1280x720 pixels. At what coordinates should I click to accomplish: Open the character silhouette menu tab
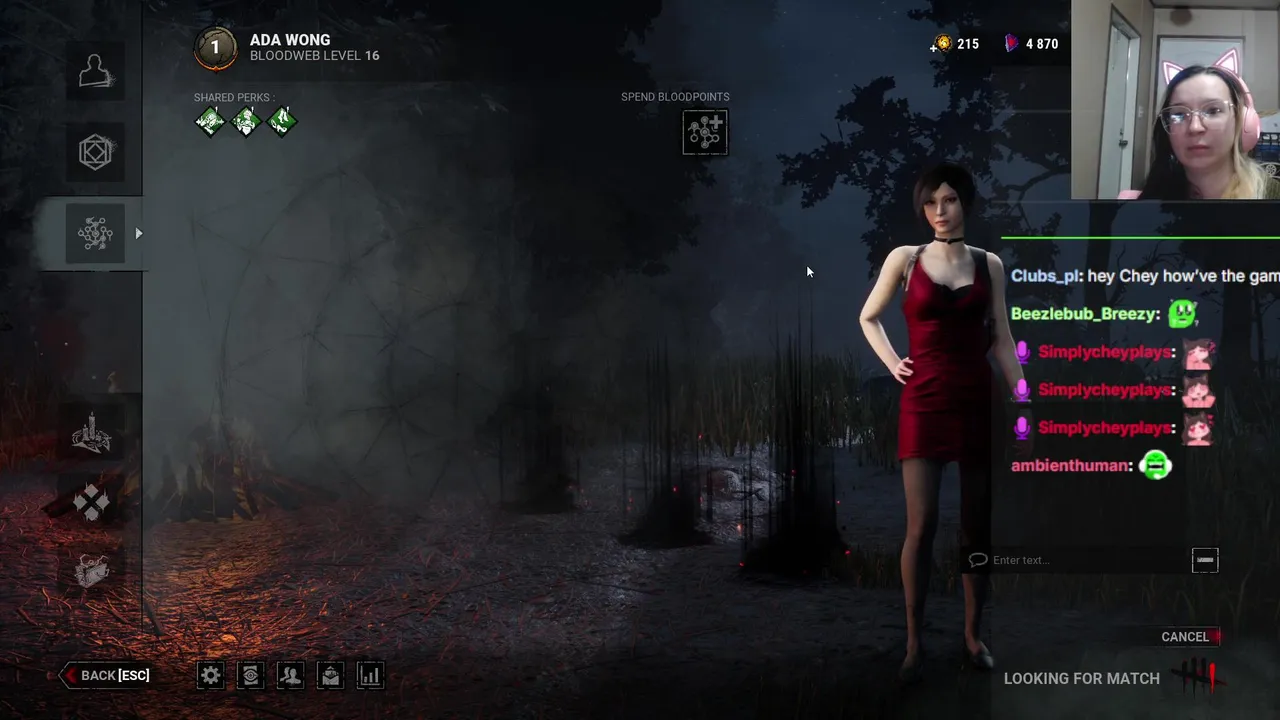[x=95, y=71]
